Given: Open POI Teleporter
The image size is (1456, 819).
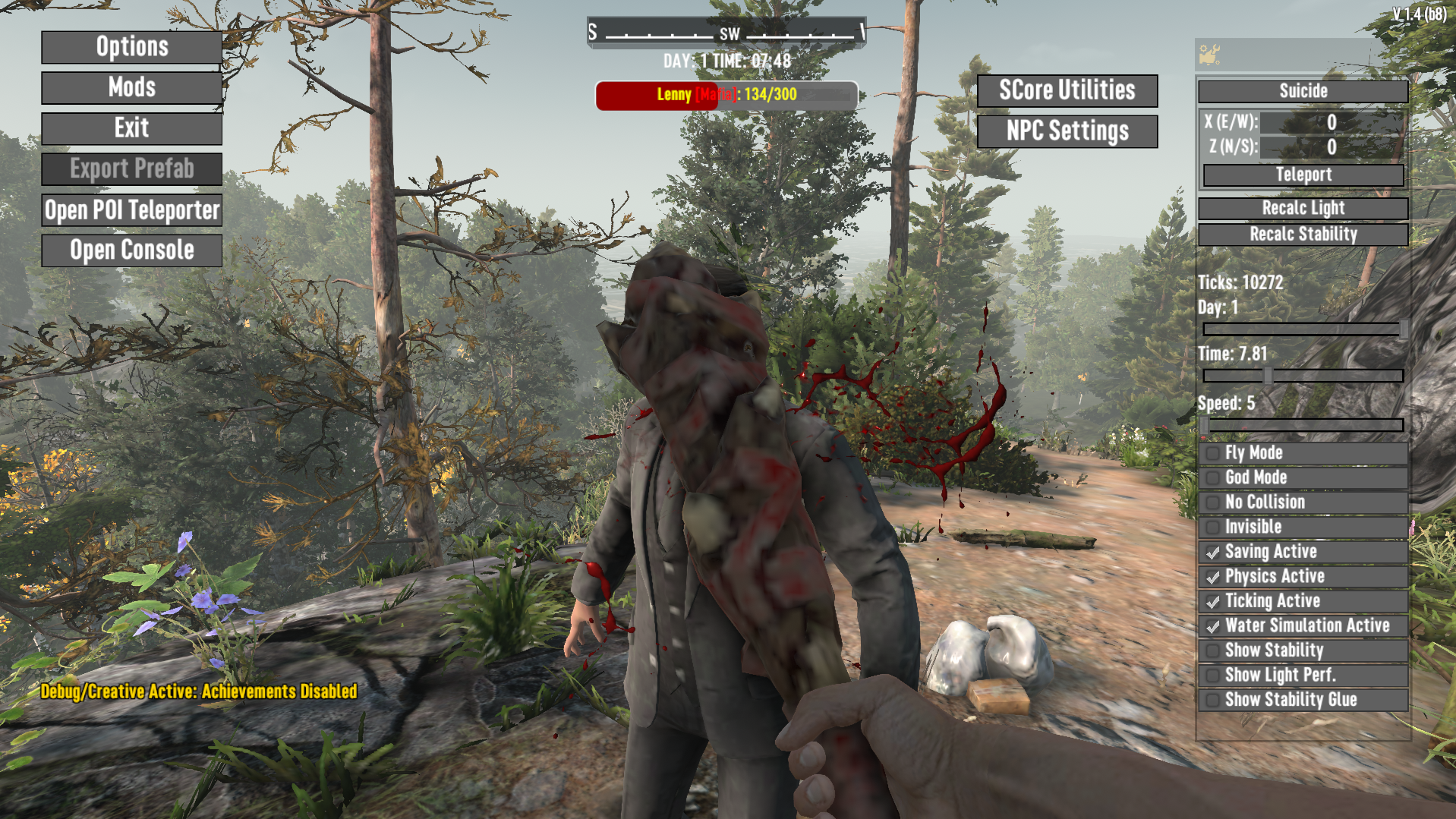Looking at the screenshot, I should point(131,210).
